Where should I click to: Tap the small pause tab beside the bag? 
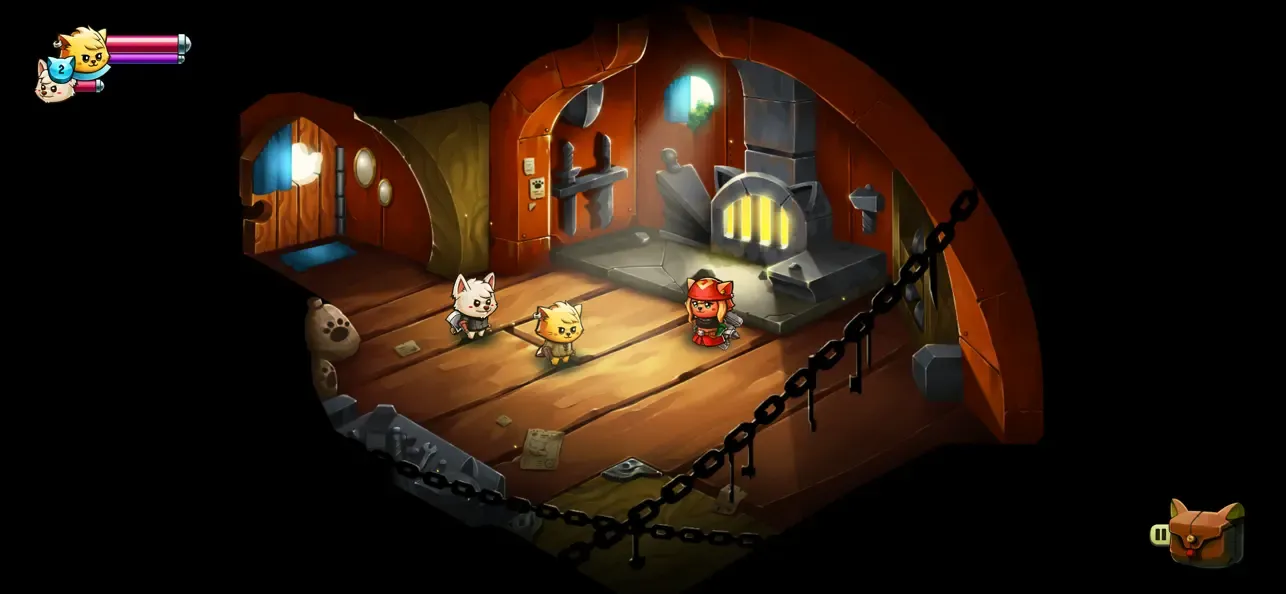[1160, 535]
